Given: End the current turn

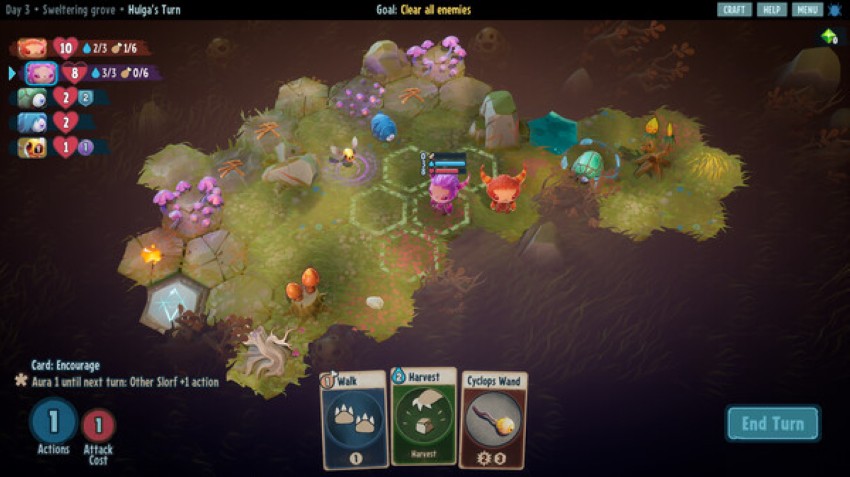Looking at the screenshot, I should pos(772,423).
